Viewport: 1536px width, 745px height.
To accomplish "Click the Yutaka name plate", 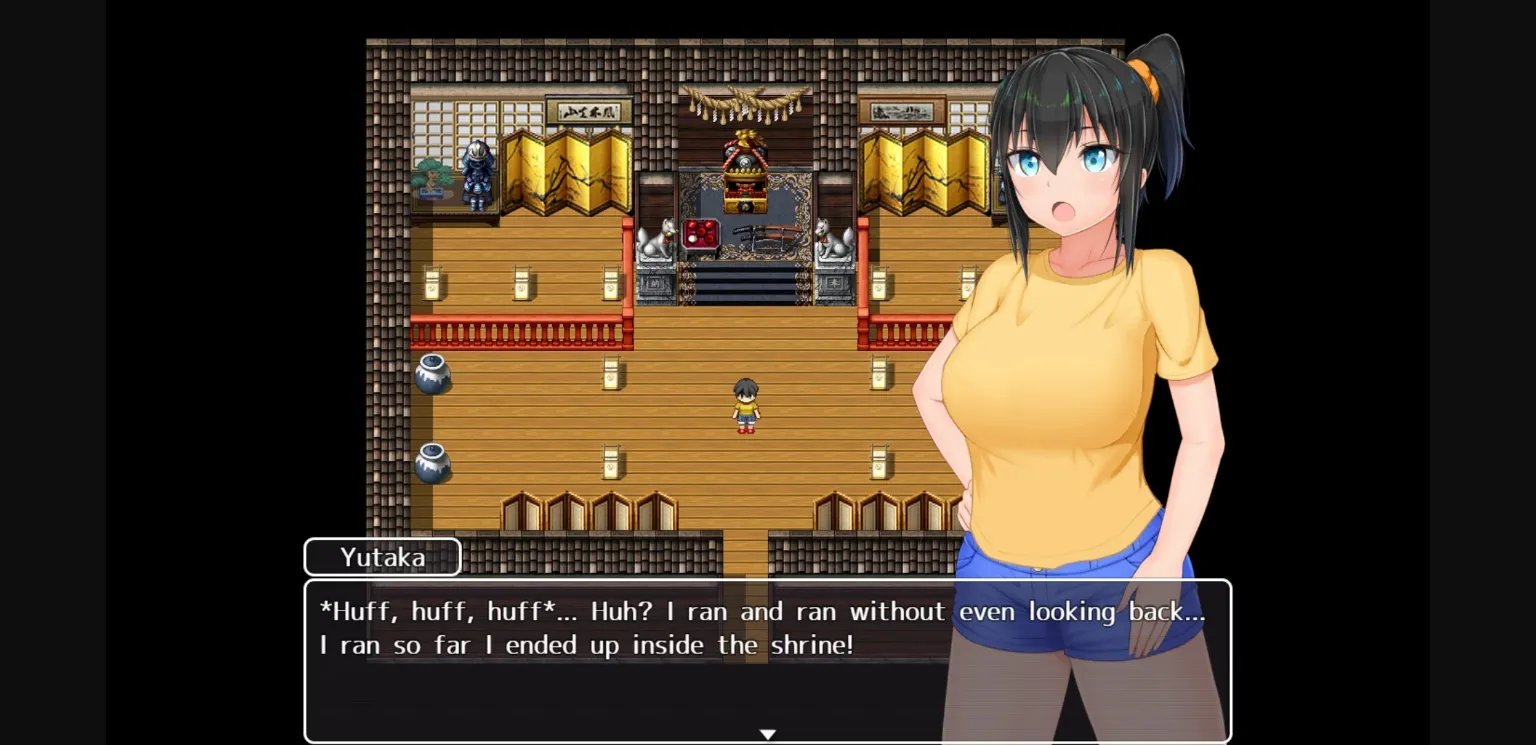I will [381, 557].
